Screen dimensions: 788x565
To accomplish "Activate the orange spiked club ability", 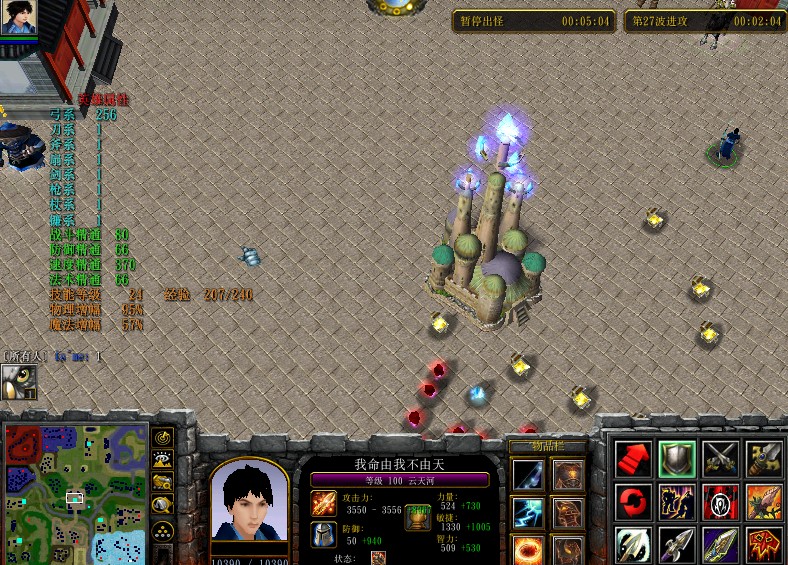I will [x=764, y=501].
